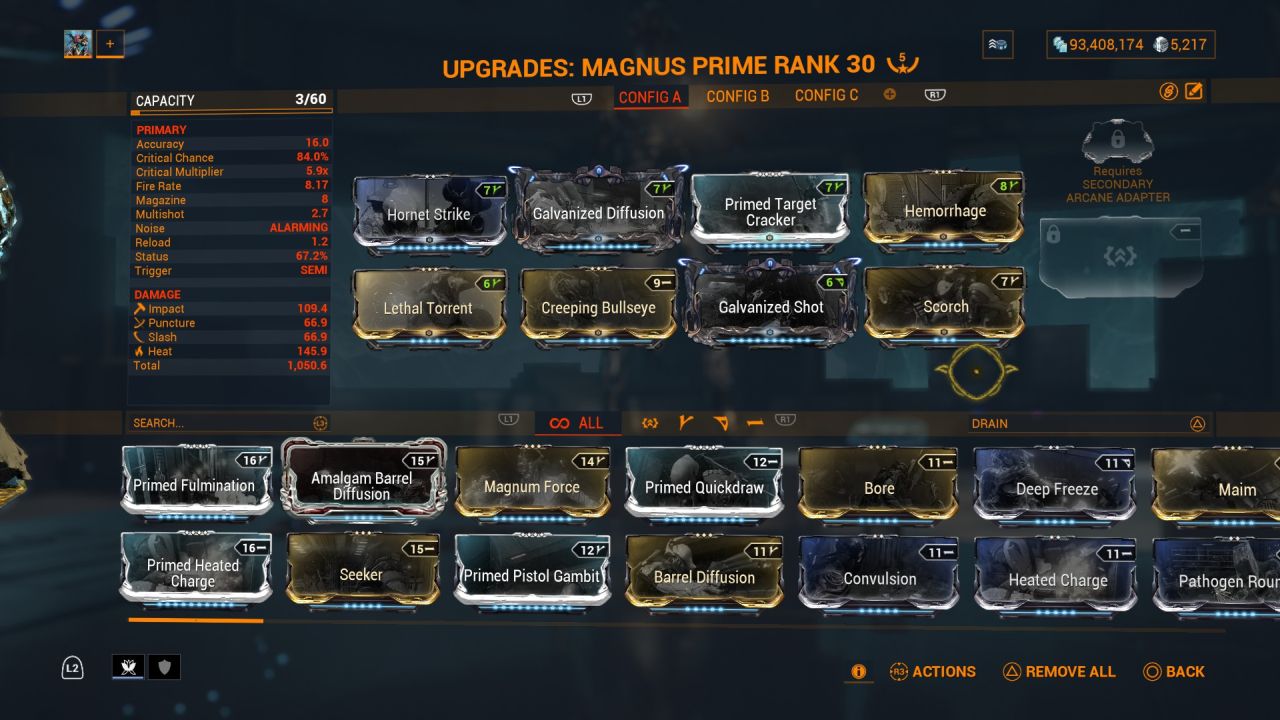Click the bracket-shaped slot polarity filter icon
The image size is (1280, 720).
[650, 423]
